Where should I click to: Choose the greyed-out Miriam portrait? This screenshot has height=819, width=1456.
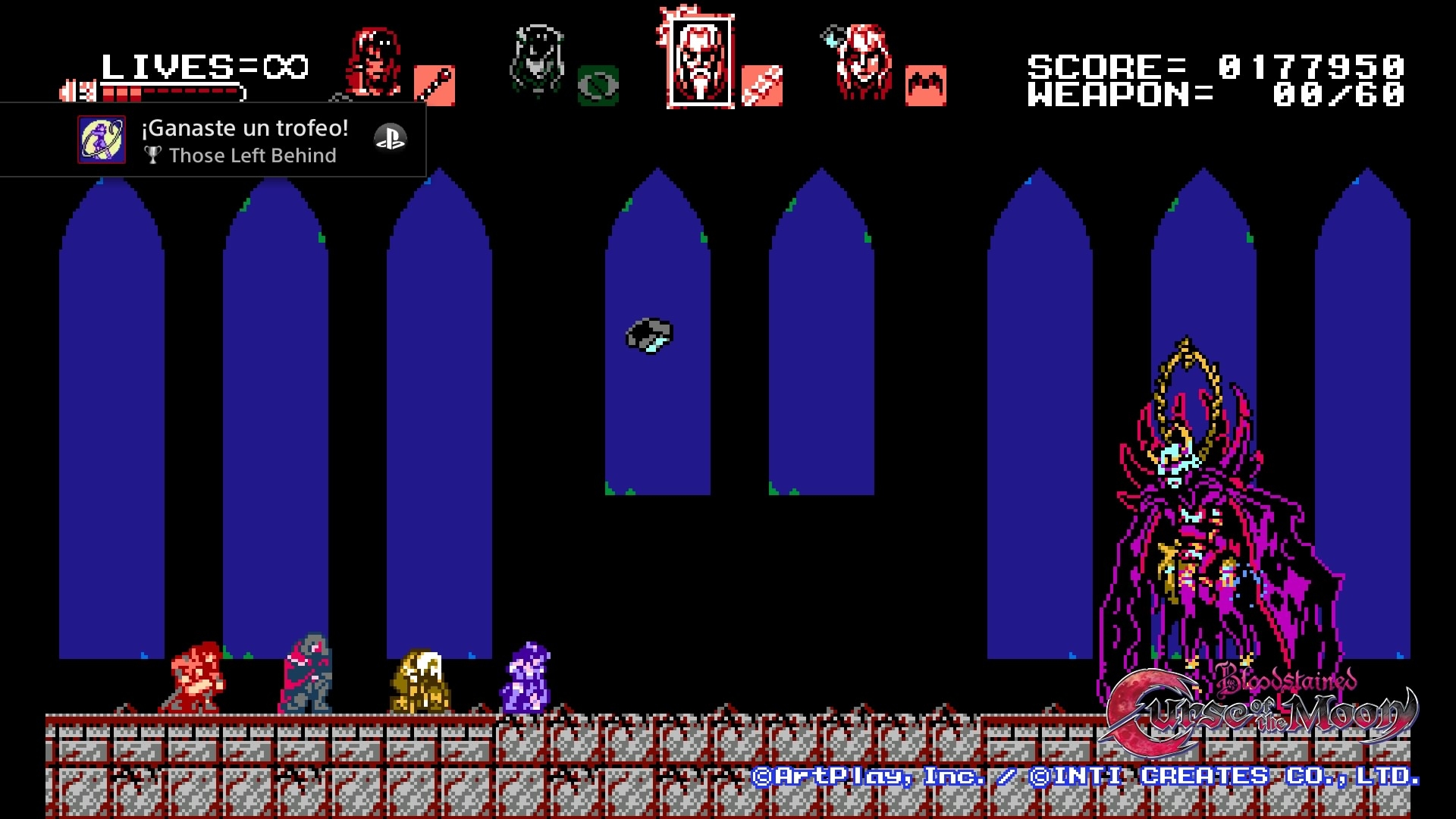click(x=537, y=61)
